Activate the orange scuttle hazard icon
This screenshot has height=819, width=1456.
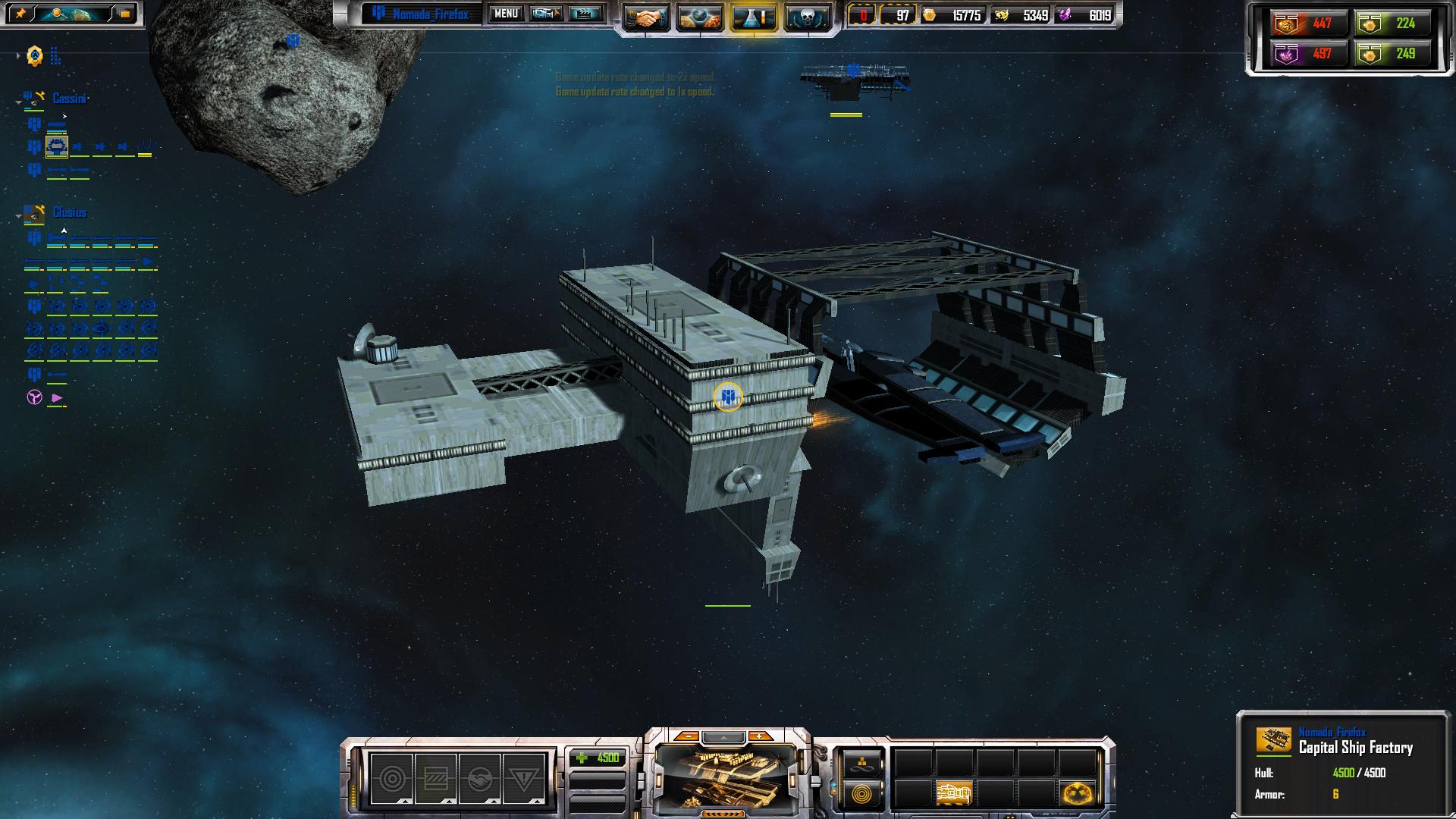pos(1078,793)
